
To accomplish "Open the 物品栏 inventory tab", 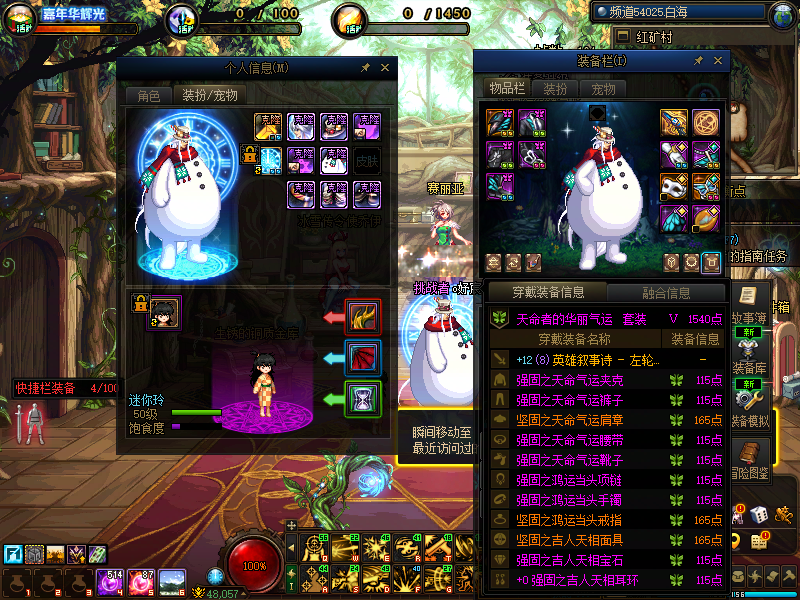I will tap(507, 88).
